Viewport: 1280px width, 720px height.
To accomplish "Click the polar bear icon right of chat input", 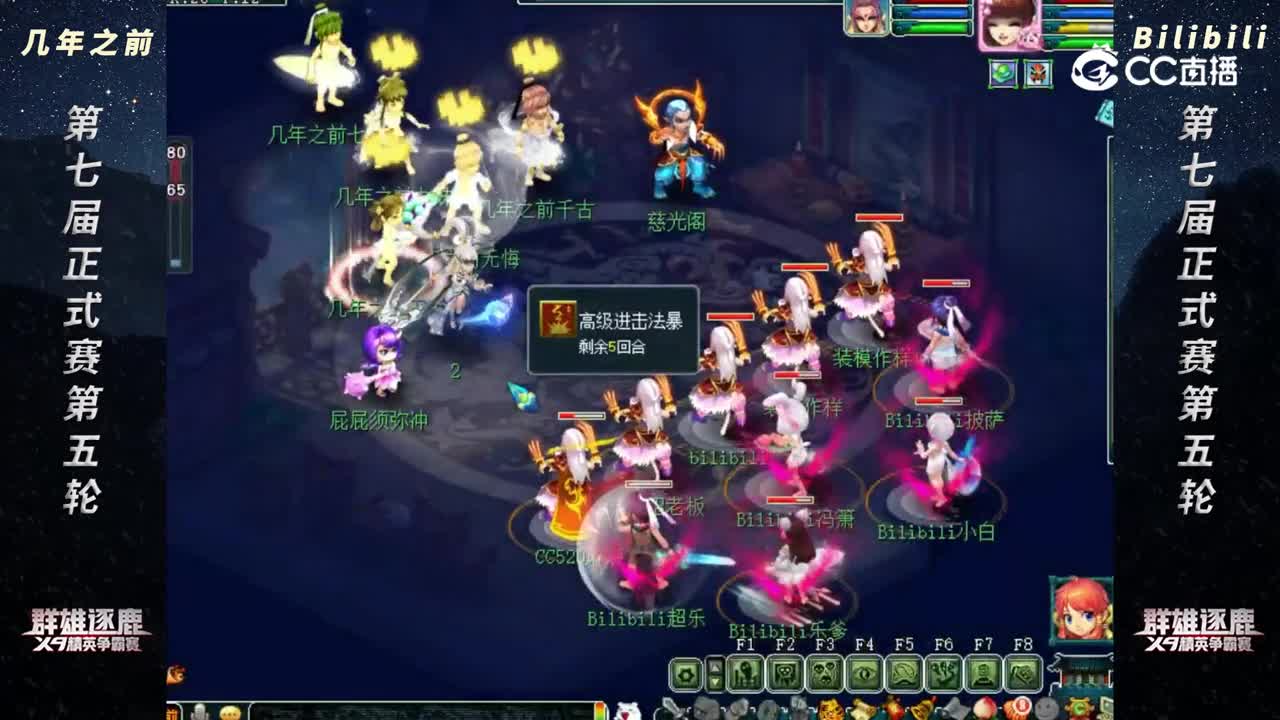I will [628, 712].
